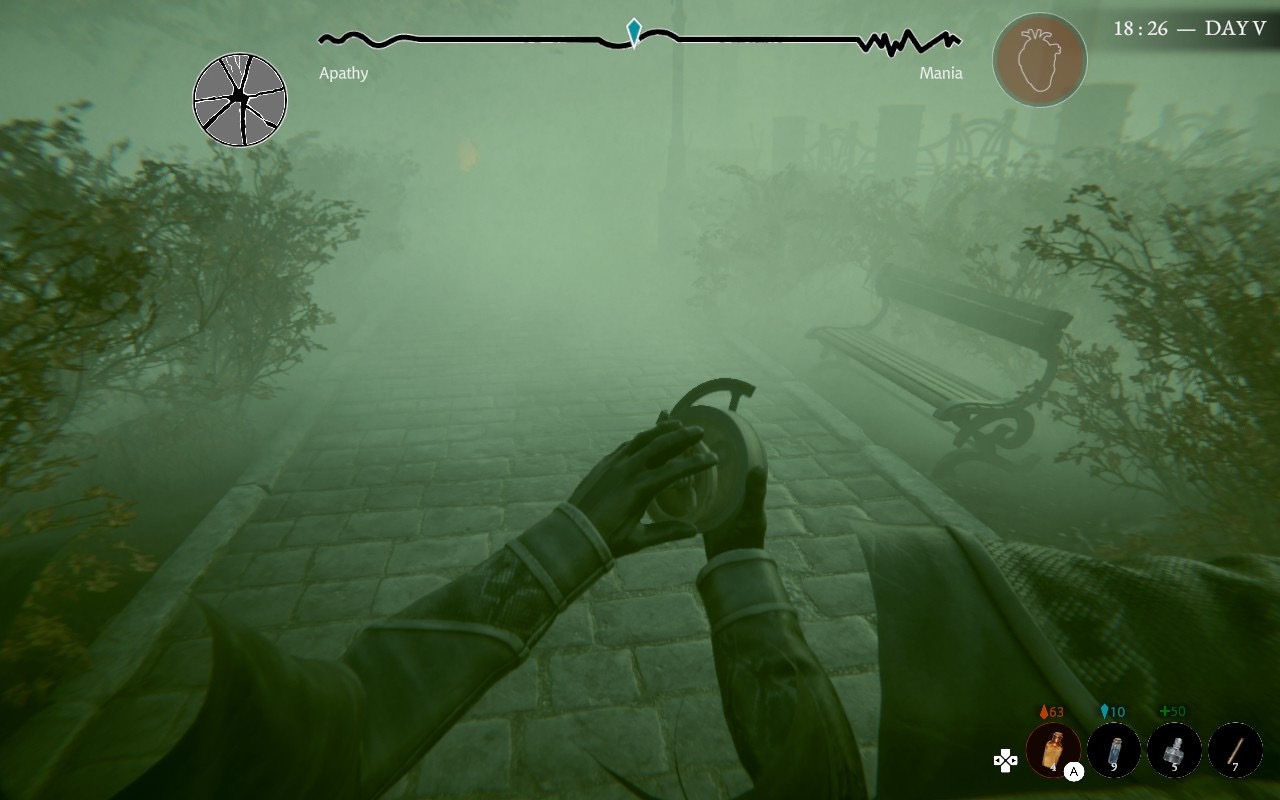Click the Apathy label on the mood meter
1280x800 pixels.
pos(342,73)
